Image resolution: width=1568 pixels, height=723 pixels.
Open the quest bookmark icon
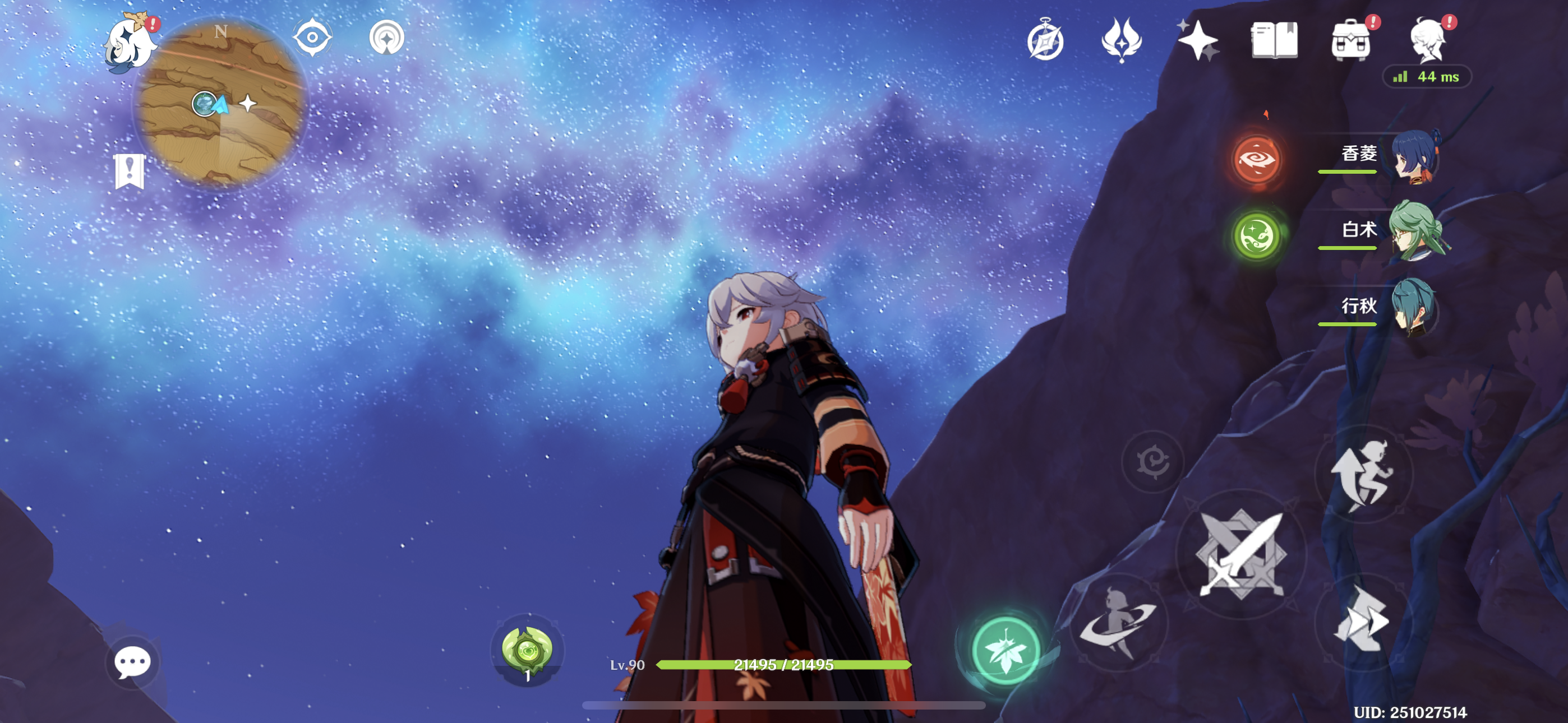(x=129, y=171)
